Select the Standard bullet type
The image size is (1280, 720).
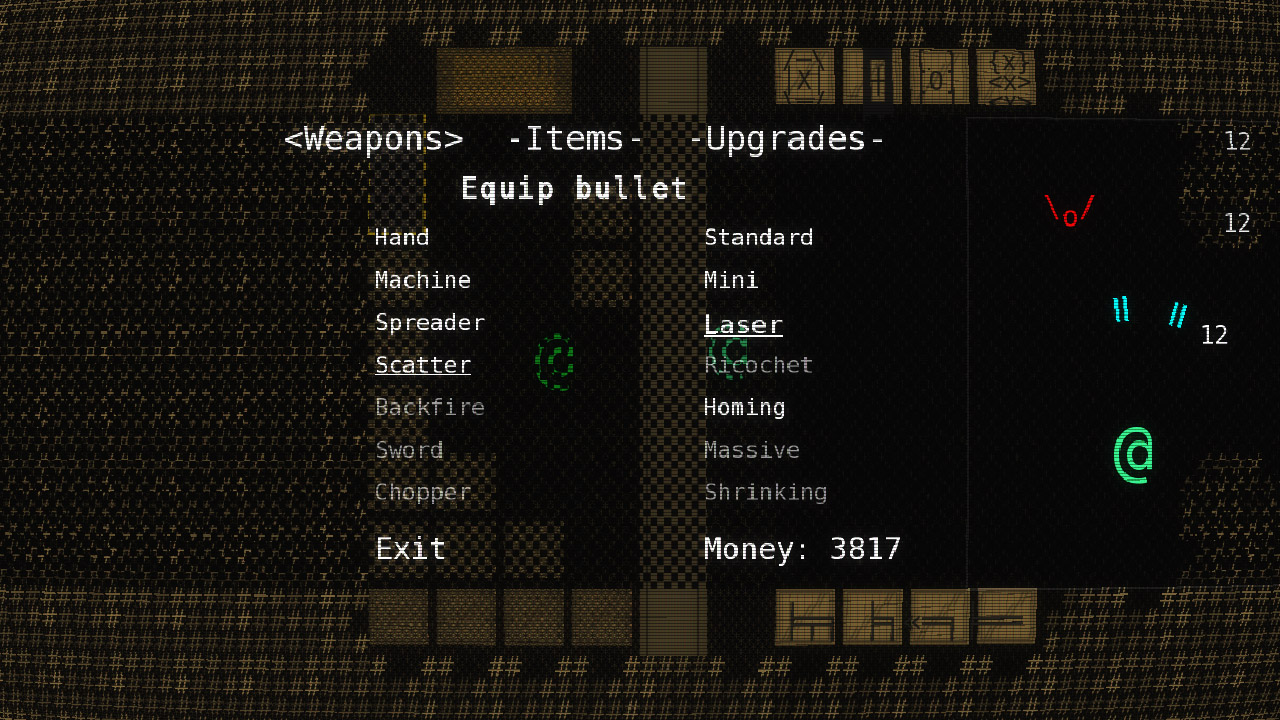point(758,237)
